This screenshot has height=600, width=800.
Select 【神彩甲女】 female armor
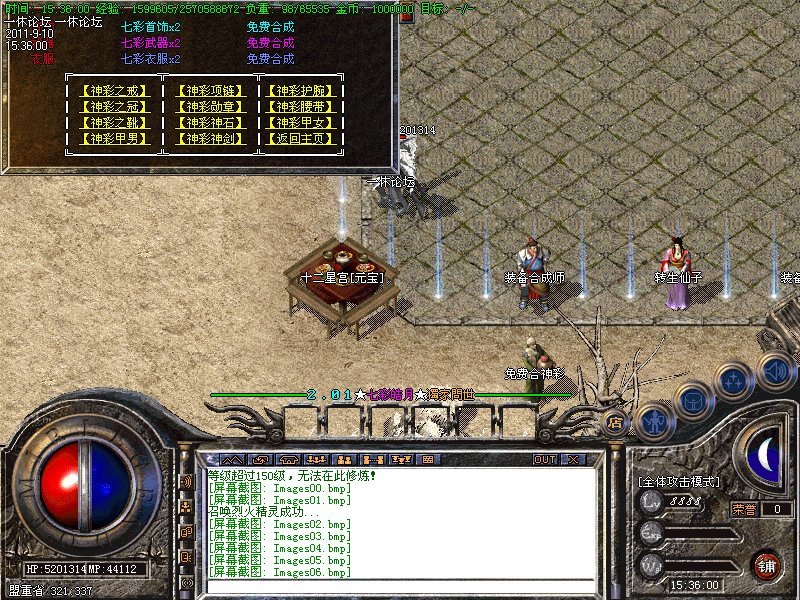pos(301,123)
